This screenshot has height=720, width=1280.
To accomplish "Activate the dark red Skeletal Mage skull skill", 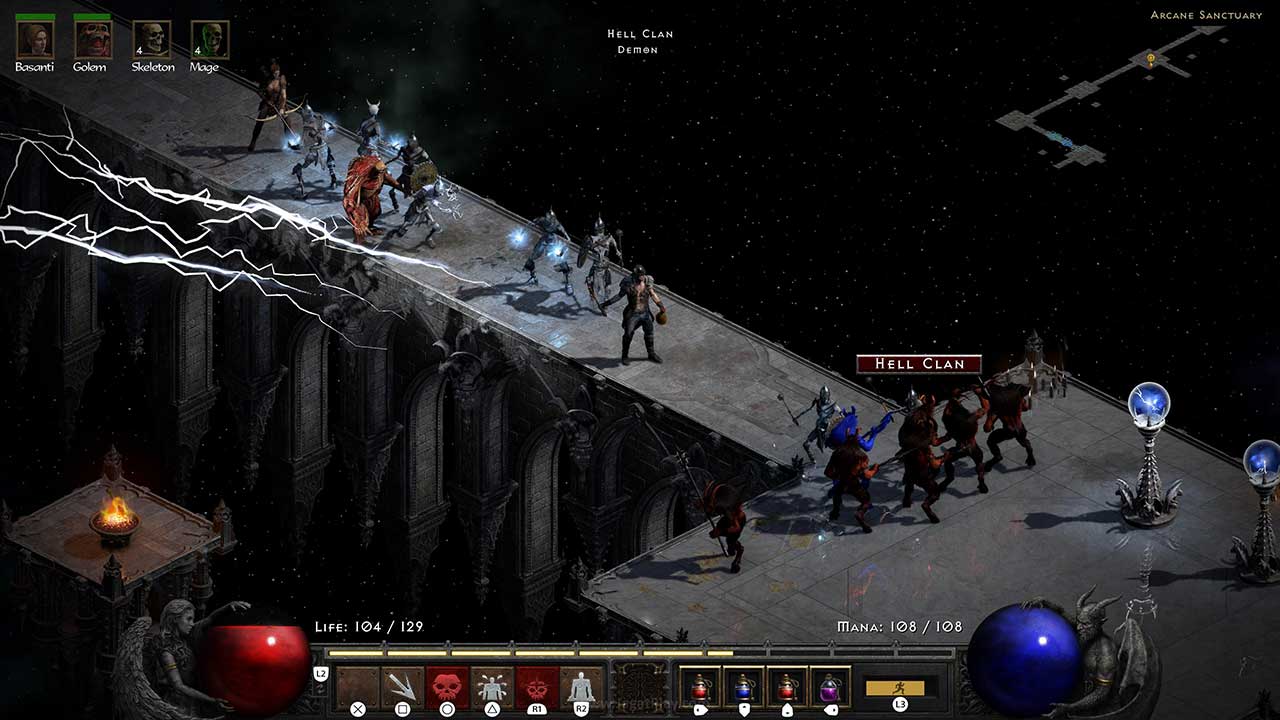I will coord(537,687).
